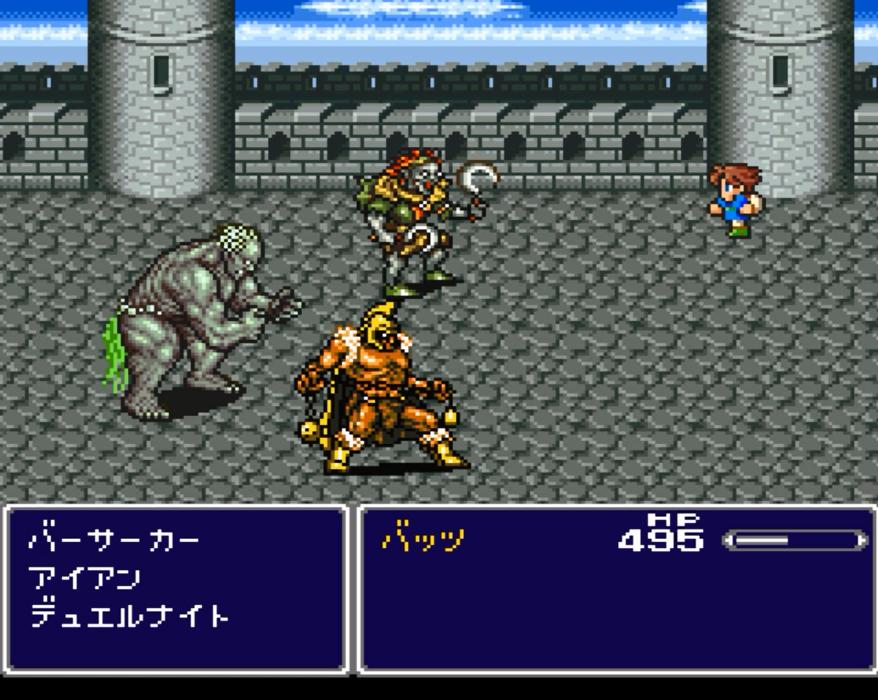Select バーサーカー in the enemy list
The width and height of the screenshot is (878, 700).
point(114,541)
